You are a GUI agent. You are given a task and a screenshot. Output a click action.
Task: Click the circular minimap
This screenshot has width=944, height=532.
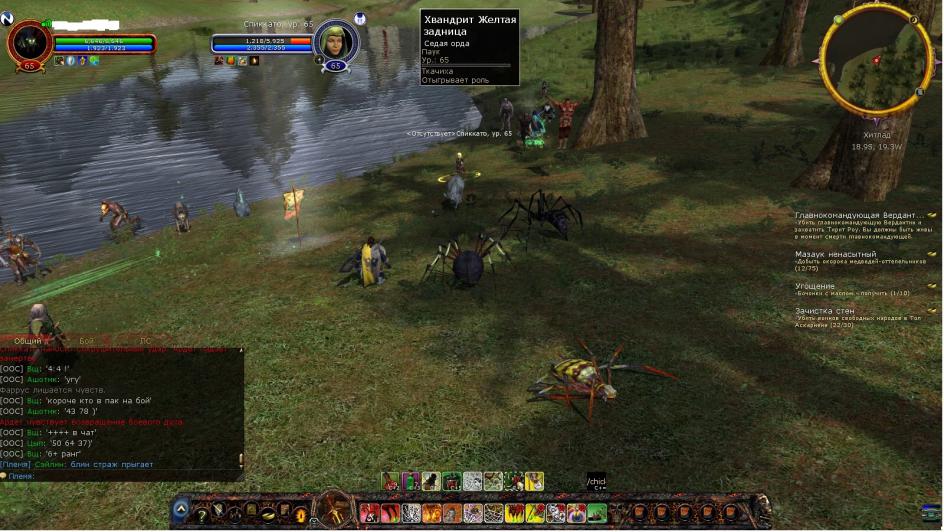click(x=867, y=69)
